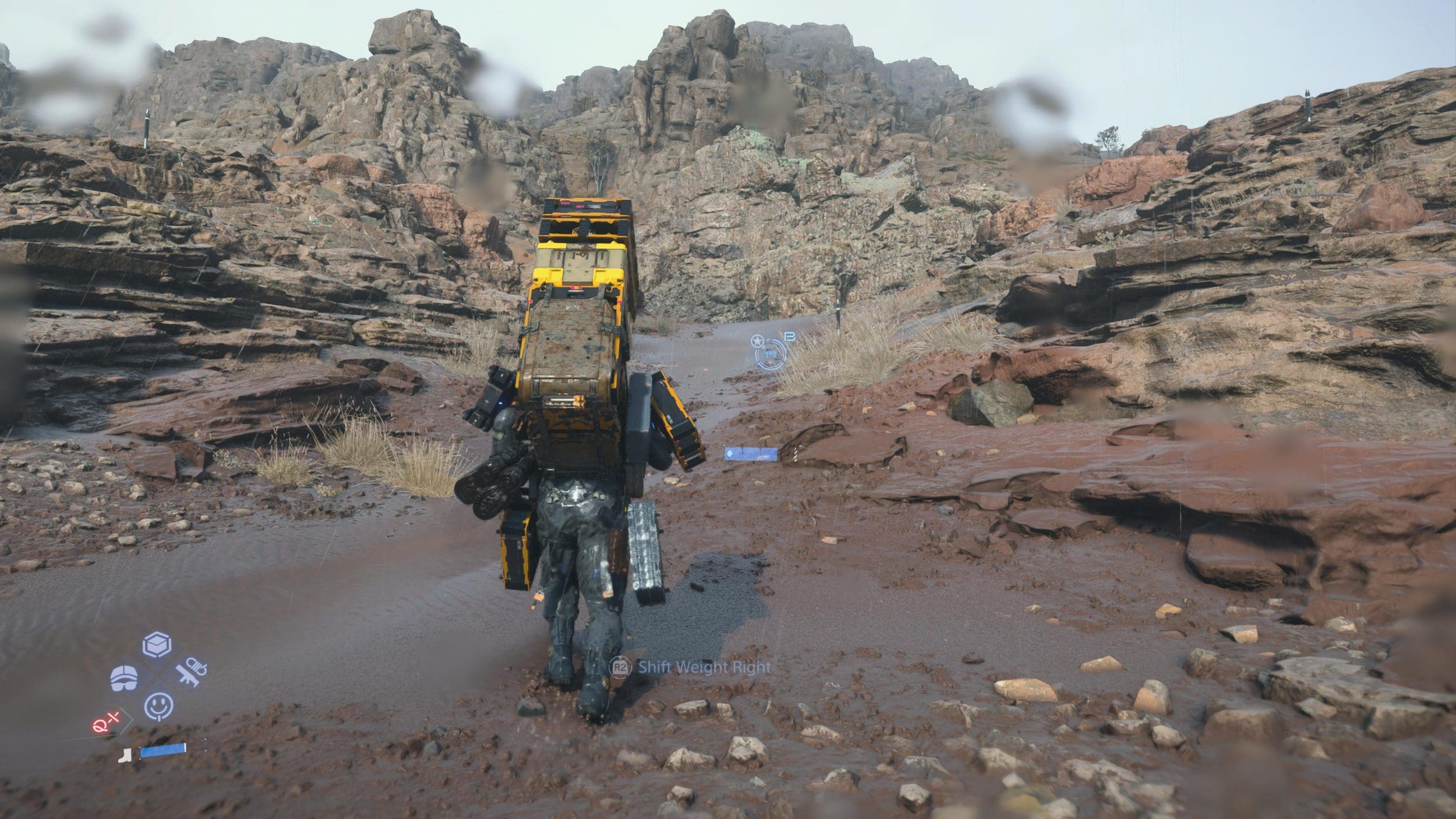Select the cap and goggles equipment icon
1456x819 pixels.
click(x=124, y=677)
